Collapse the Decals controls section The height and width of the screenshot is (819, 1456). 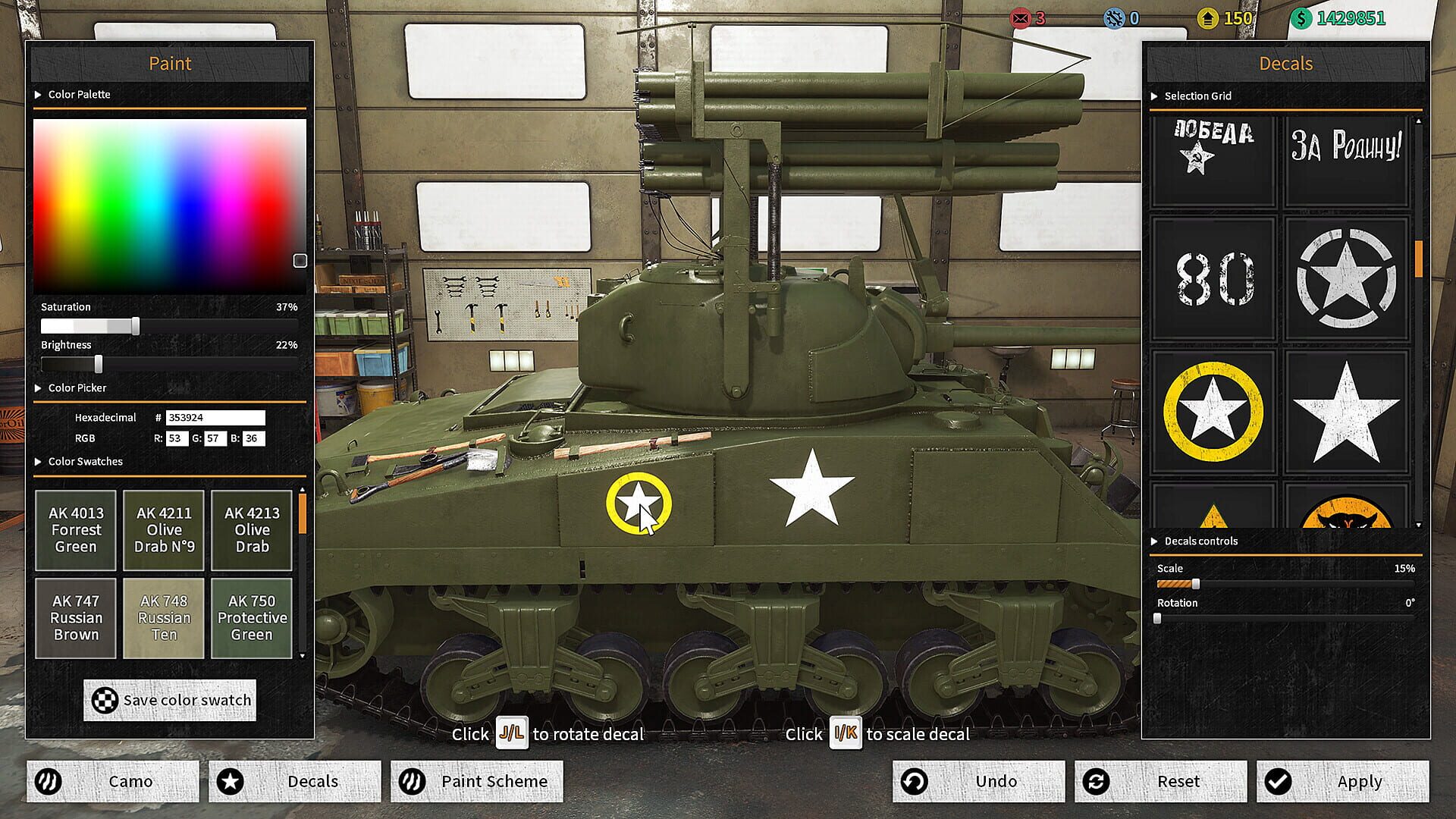point(1154,541)
